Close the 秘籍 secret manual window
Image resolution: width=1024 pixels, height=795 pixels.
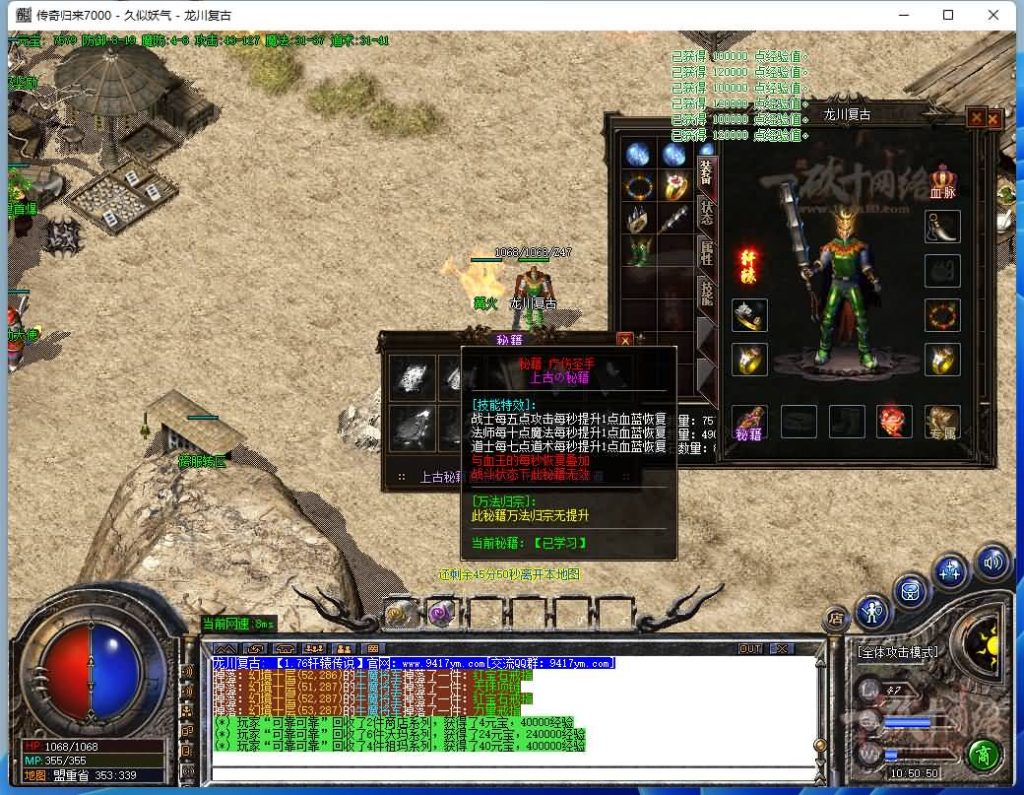[625, 339]
